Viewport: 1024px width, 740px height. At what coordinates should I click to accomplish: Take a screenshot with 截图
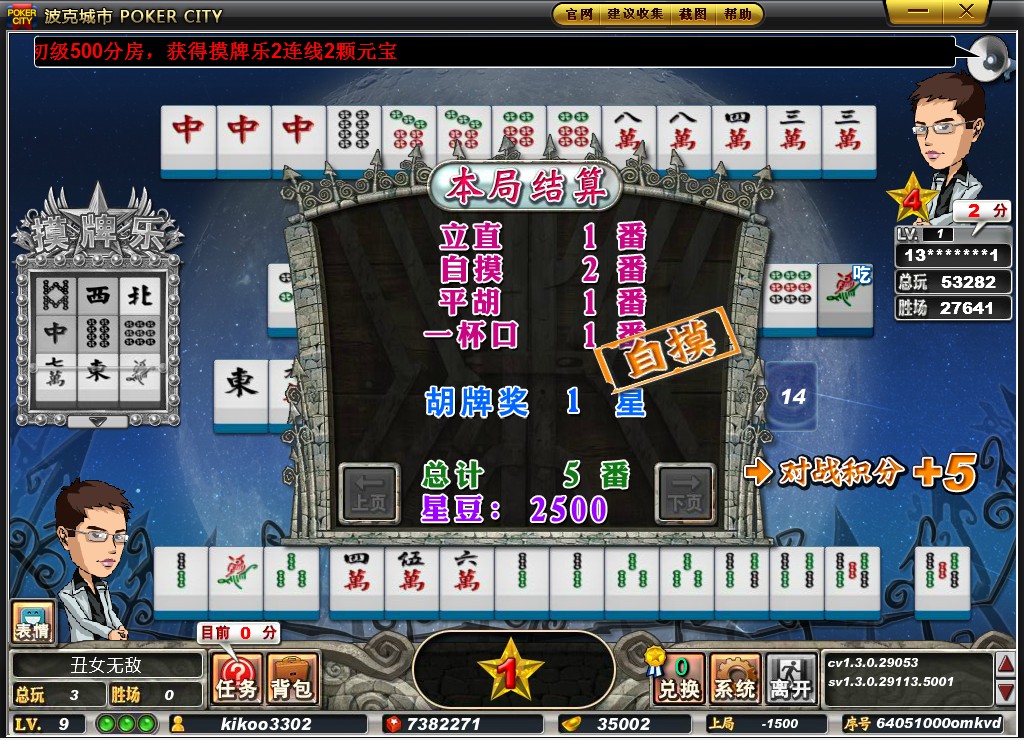(693, 14)
